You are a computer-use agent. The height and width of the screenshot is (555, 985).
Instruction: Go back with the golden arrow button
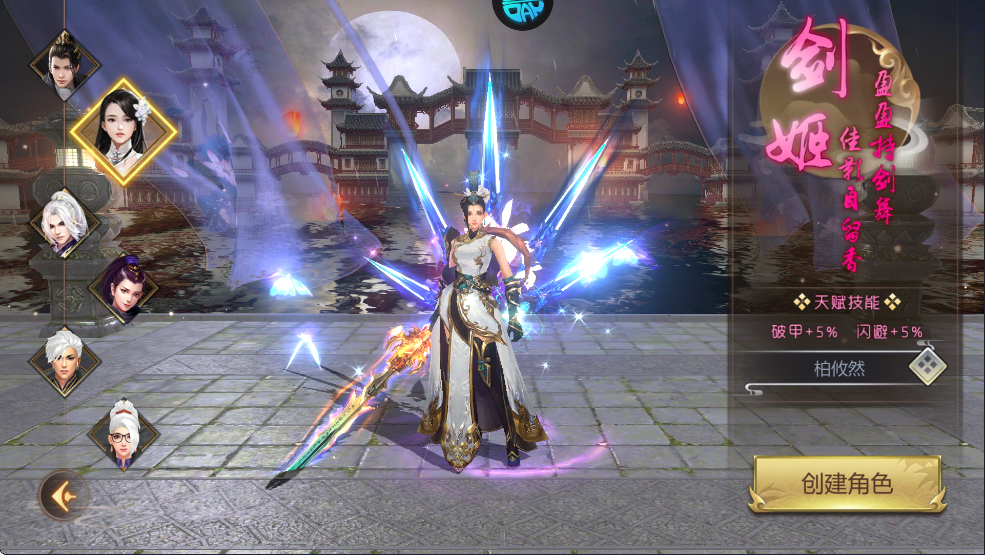(64, 495)
